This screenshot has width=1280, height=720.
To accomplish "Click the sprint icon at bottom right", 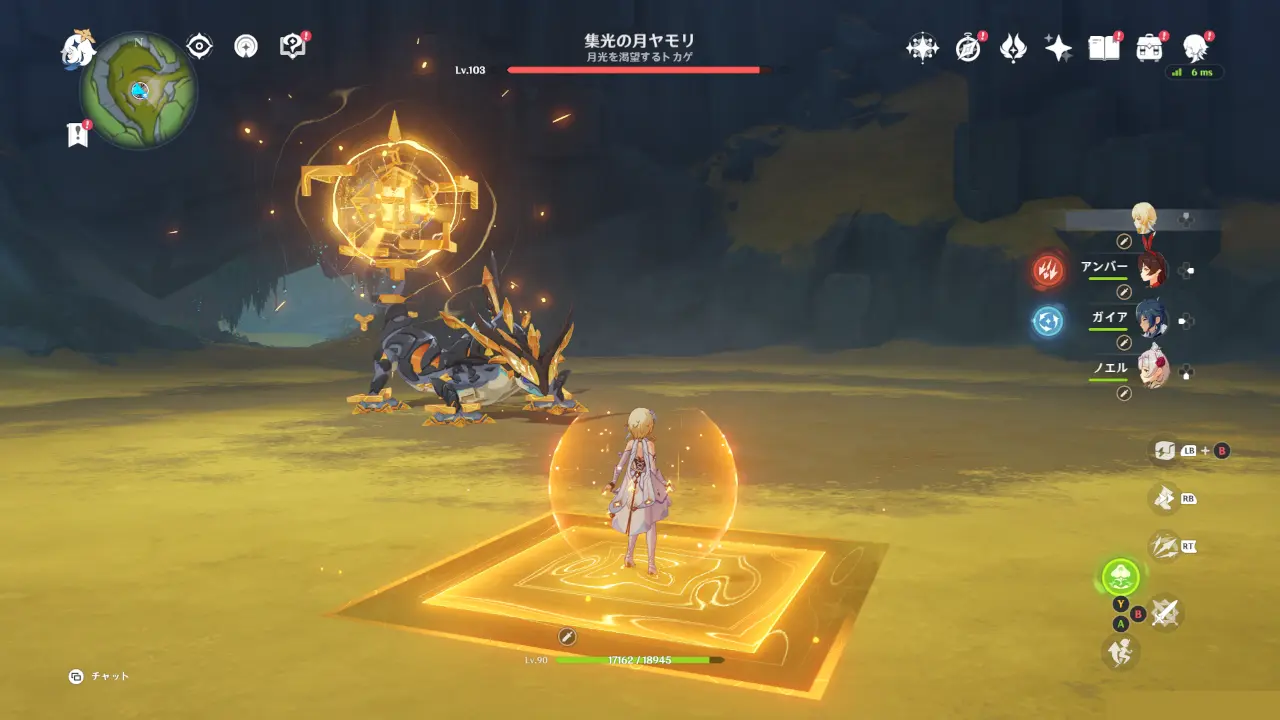I will (x=1119, y=652).
